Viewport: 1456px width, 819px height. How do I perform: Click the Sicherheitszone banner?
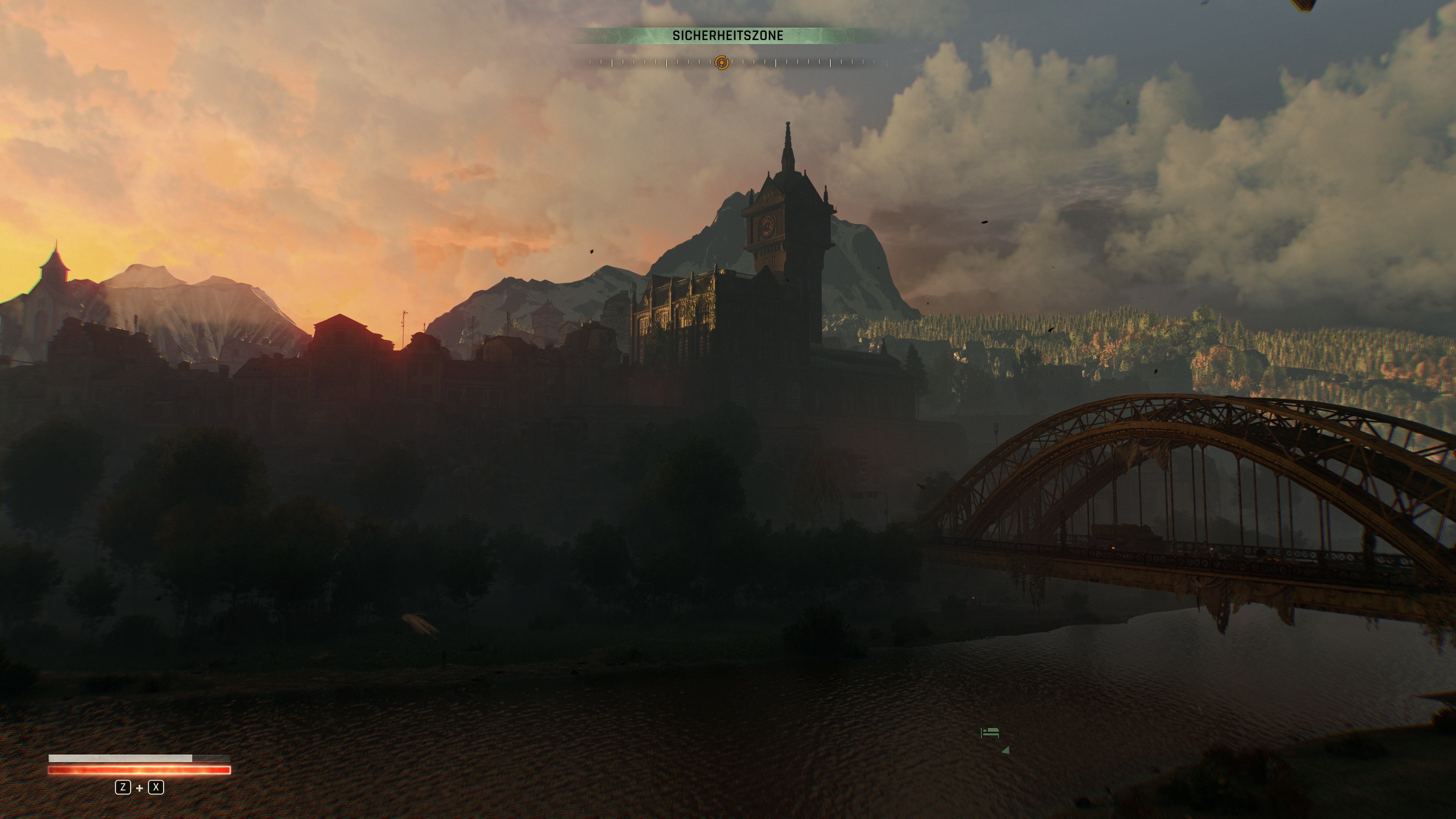tap(728, 36)
